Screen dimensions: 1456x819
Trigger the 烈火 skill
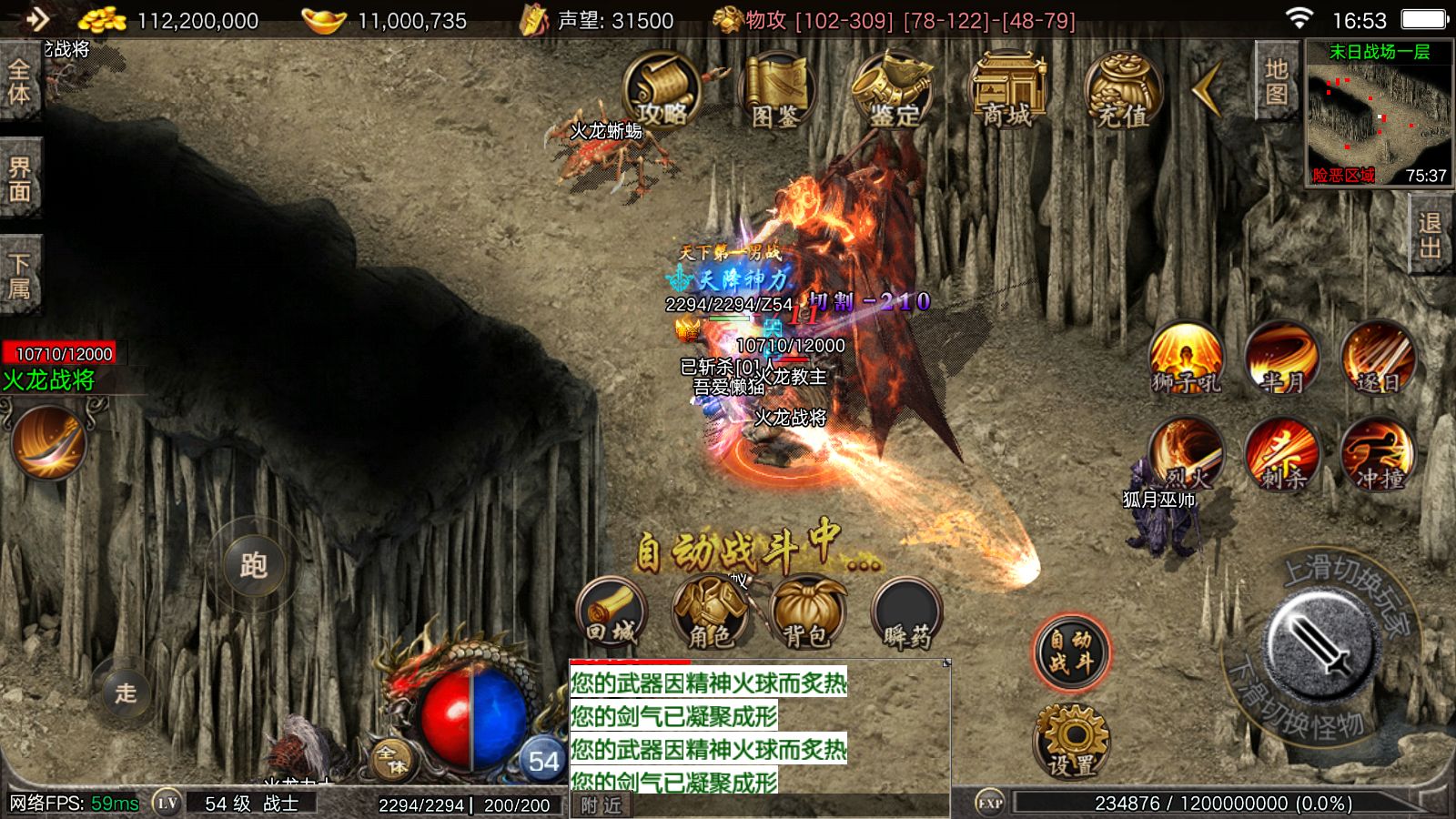(x=1186, y=453)
